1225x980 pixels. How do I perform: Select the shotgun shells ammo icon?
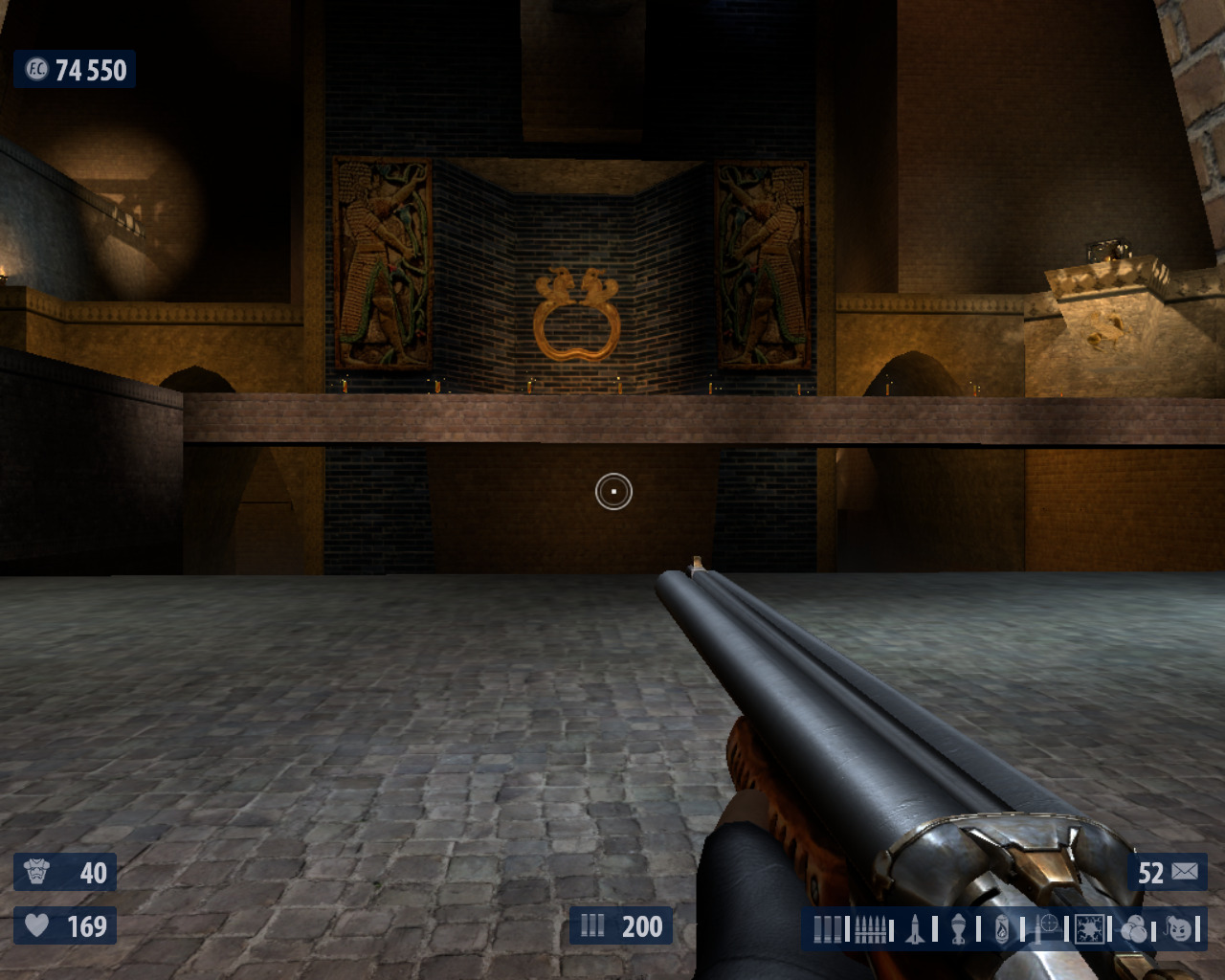click(x=829, y=928)
